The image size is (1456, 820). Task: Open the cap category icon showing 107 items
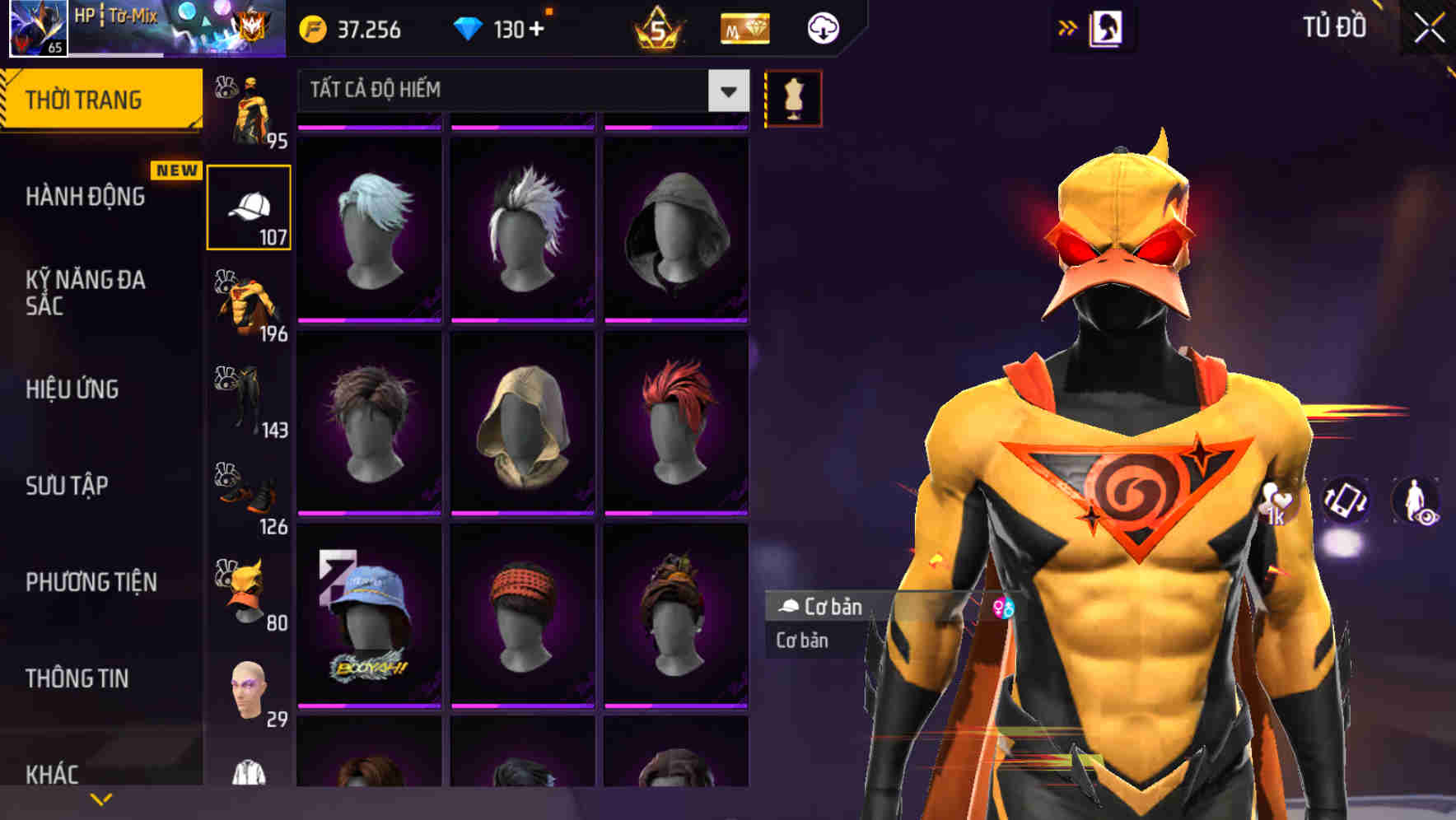(x=247, y=206)
